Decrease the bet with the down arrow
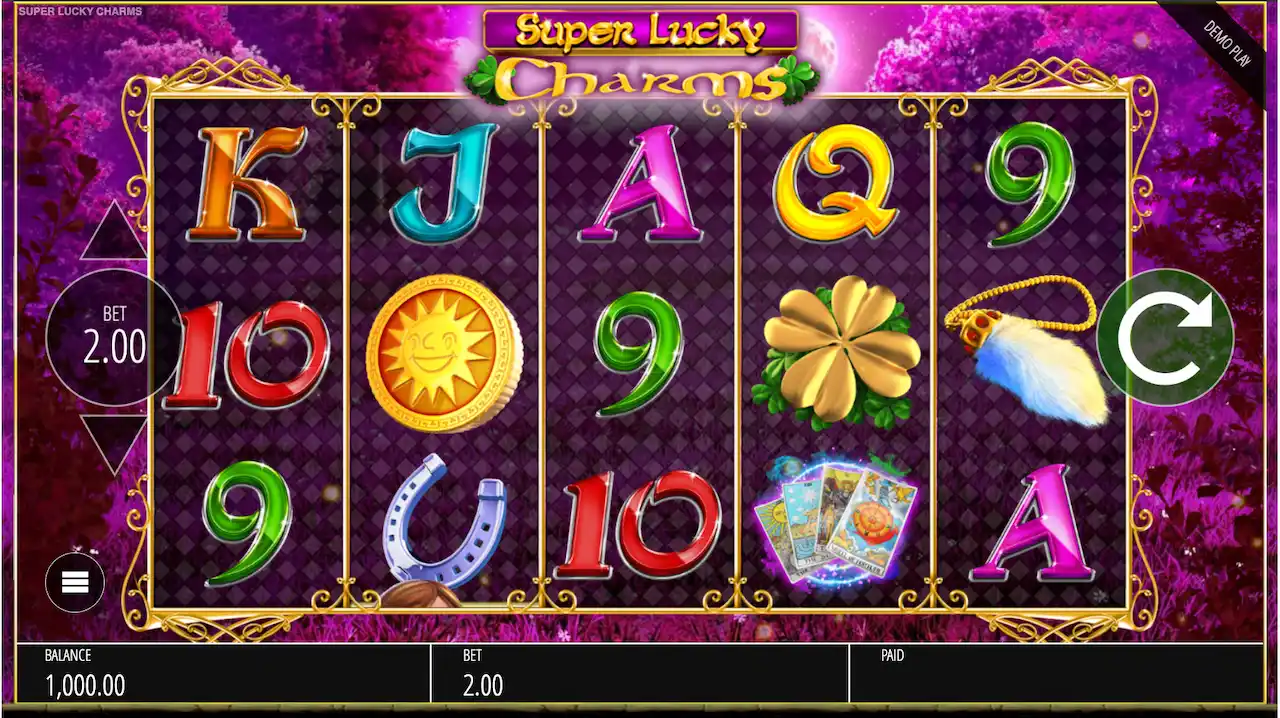The height and width of the screenshot is (718, 1280). click(113, 441)
